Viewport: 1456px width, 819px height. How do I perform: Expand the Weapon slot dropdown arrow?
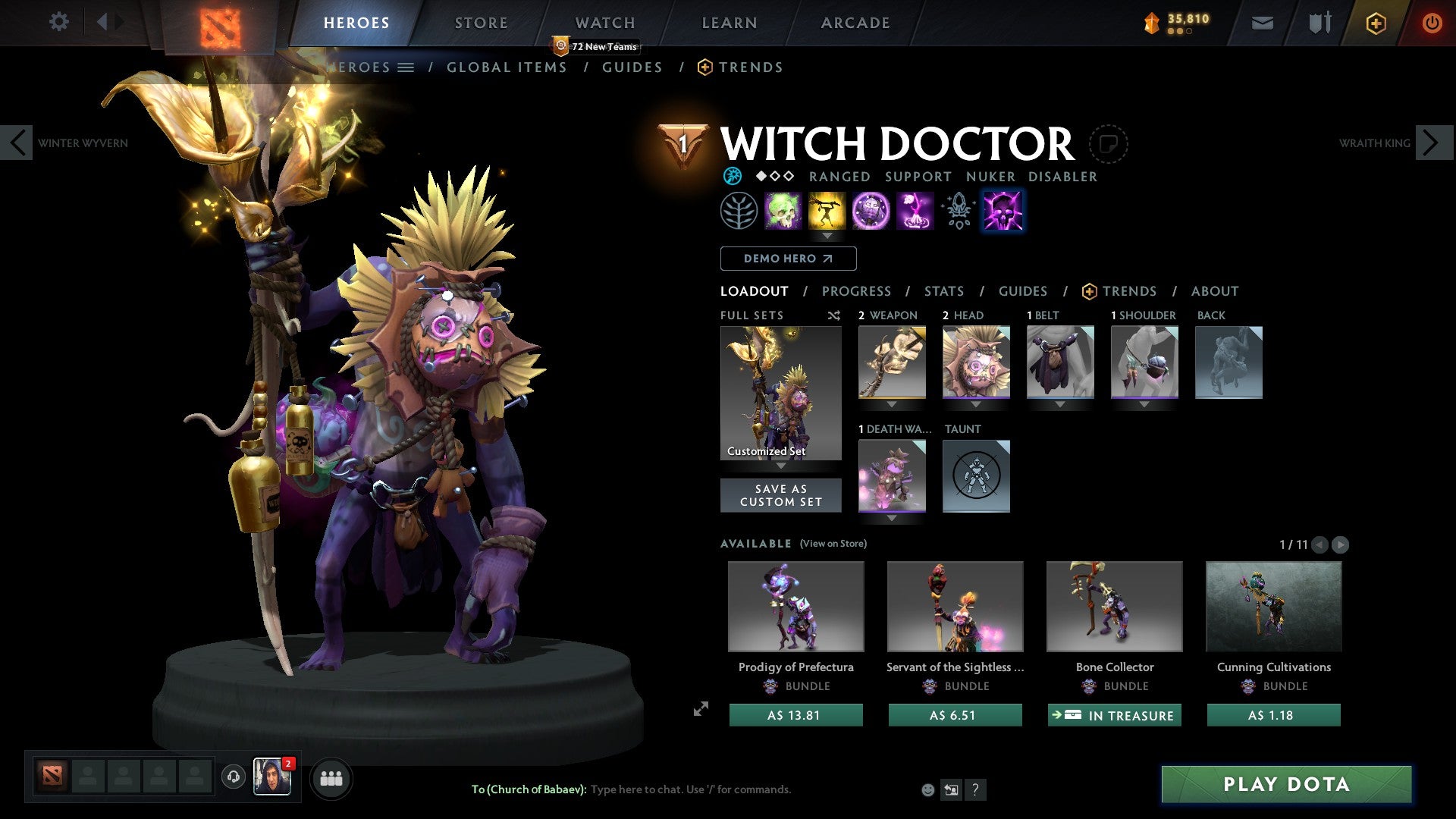pyautogui.click(x=892, y=404)
